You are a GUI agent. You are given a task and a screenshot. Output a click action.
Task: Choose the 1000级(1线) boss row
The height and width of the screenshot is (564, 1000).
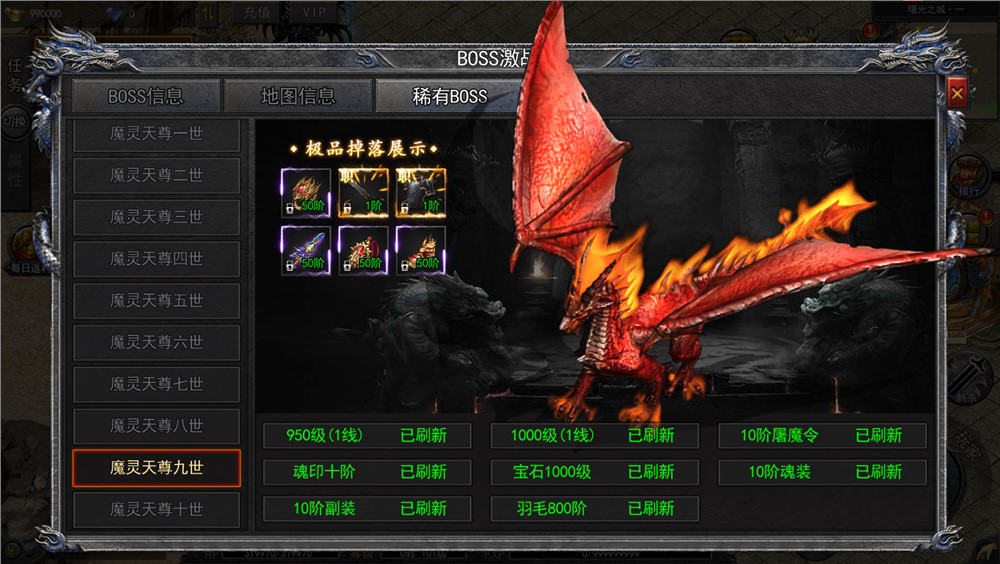(x=594, y=436)
